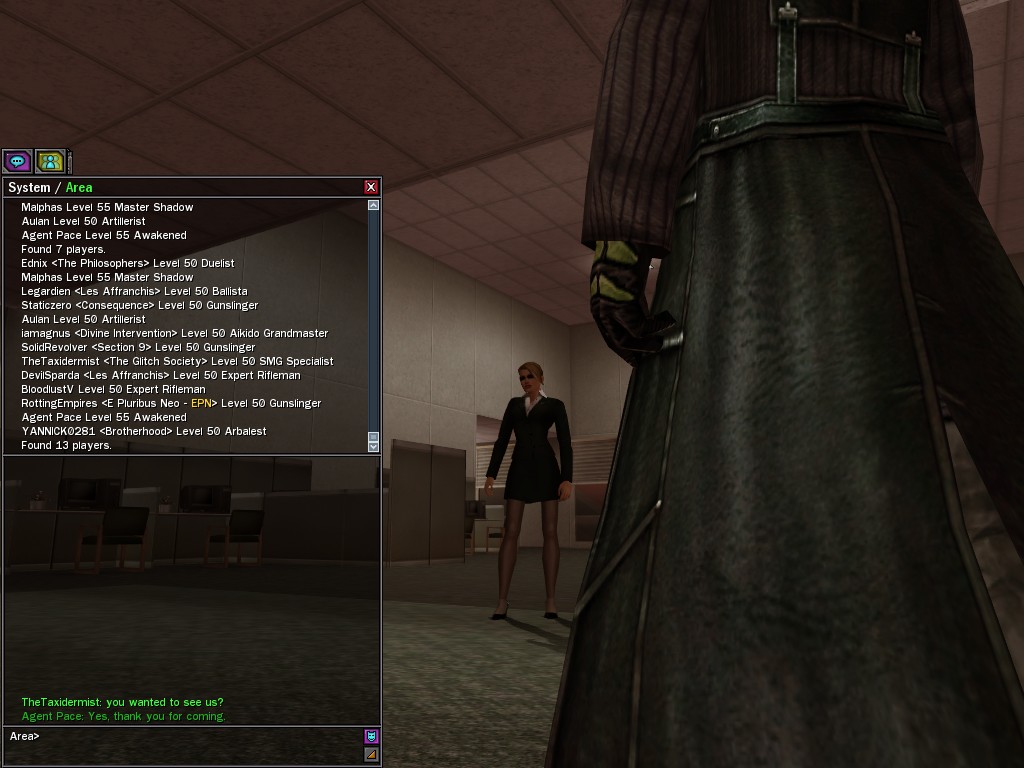Click TheTaxidermist's chat message
The image size is (1024, 768).
click(122, 702)
